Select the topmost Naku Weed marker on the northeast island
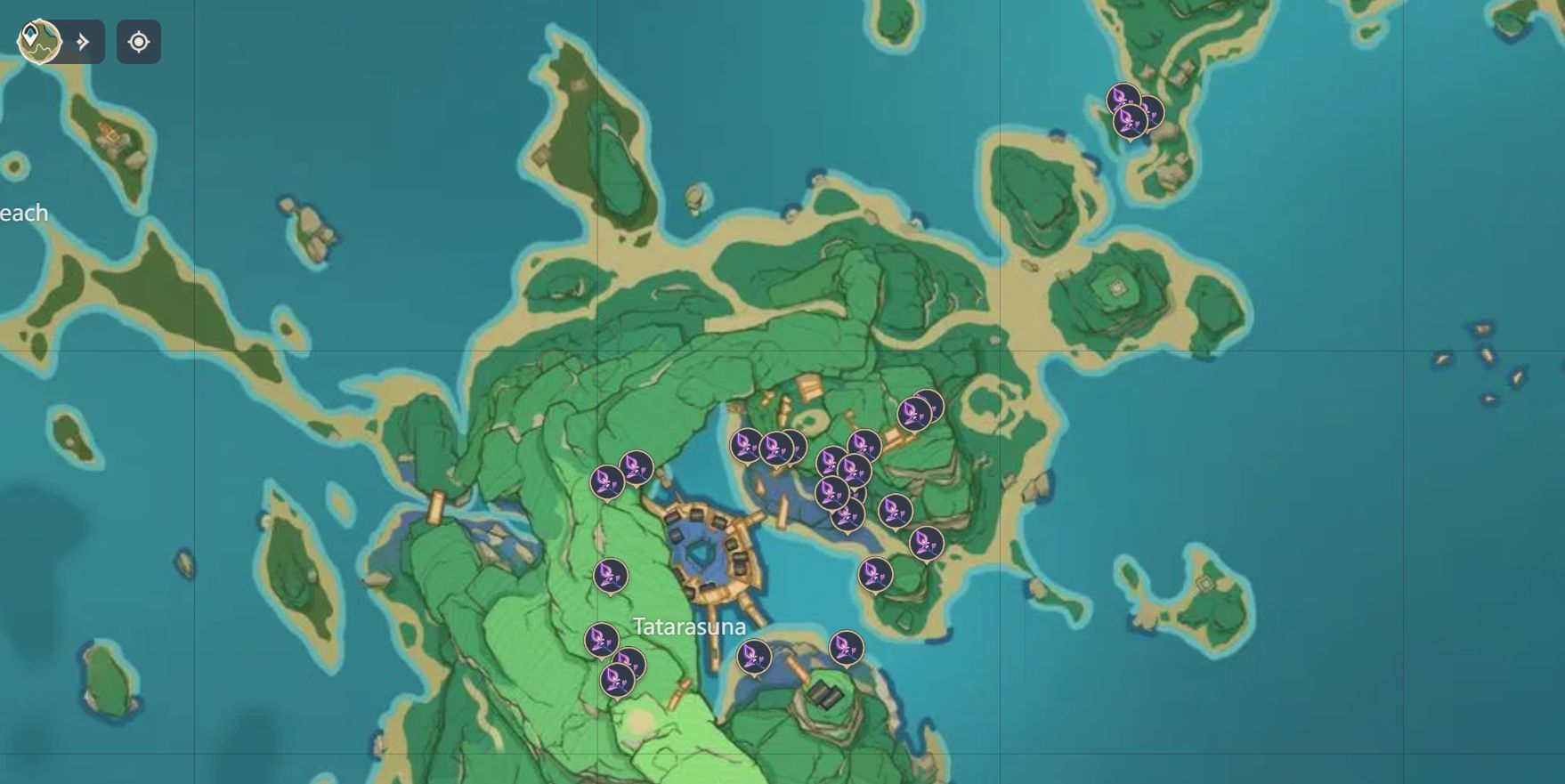 [x=1123, y=97]
